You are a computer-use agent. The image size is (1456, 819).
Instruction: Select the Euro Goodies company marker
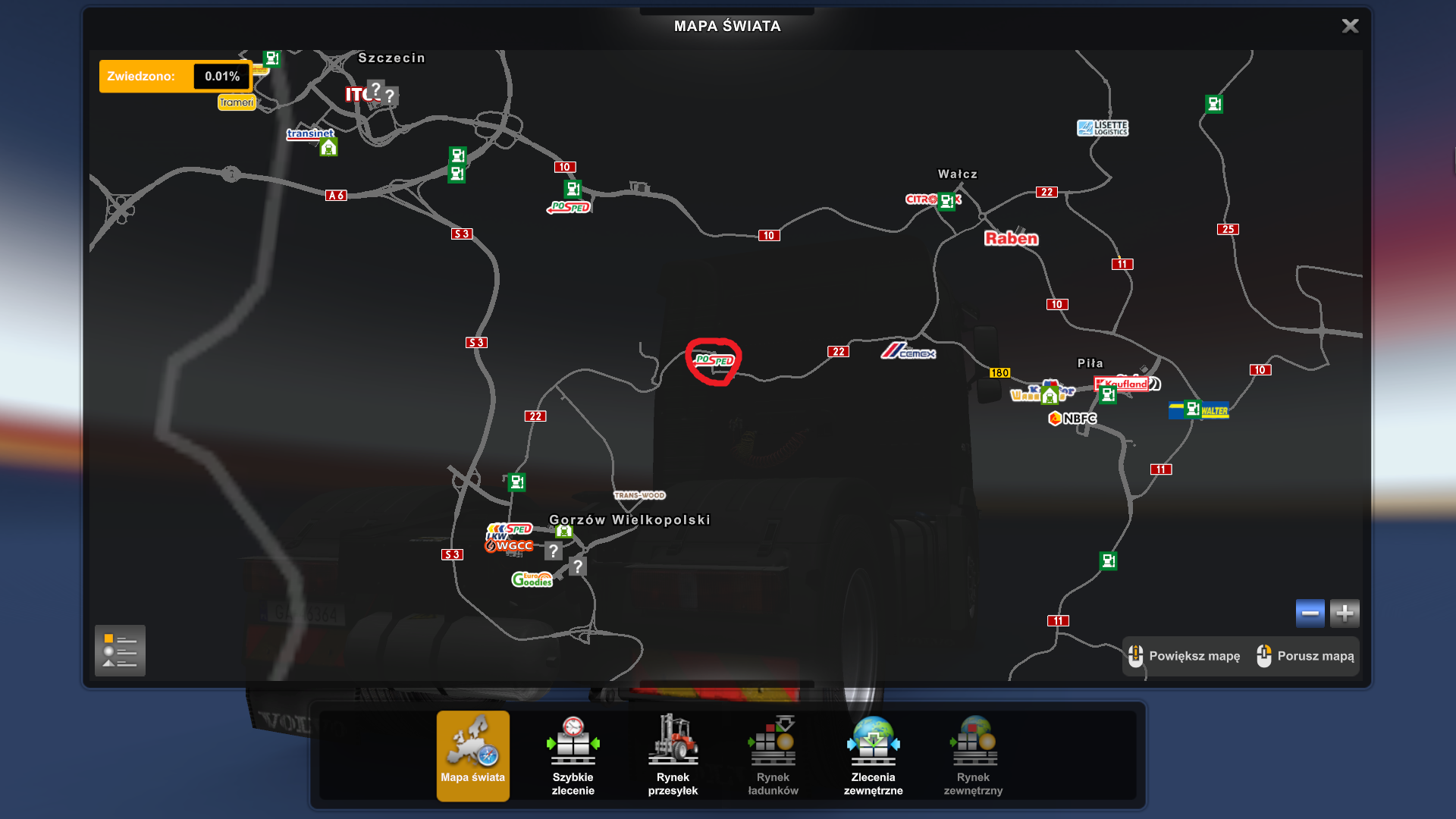[x=532, y=579]
